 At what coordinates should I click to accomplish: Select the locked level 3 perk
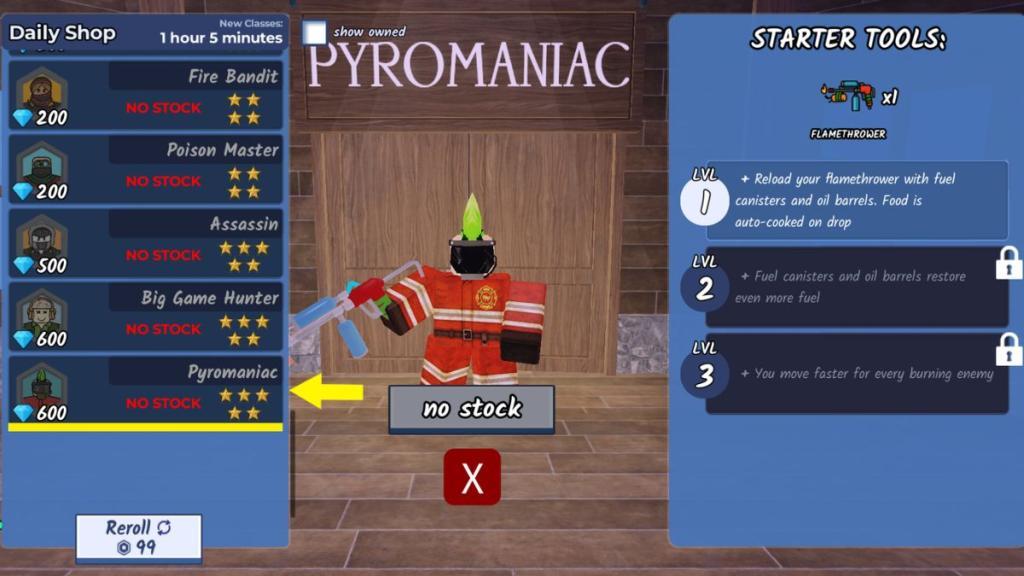[856, 374]
